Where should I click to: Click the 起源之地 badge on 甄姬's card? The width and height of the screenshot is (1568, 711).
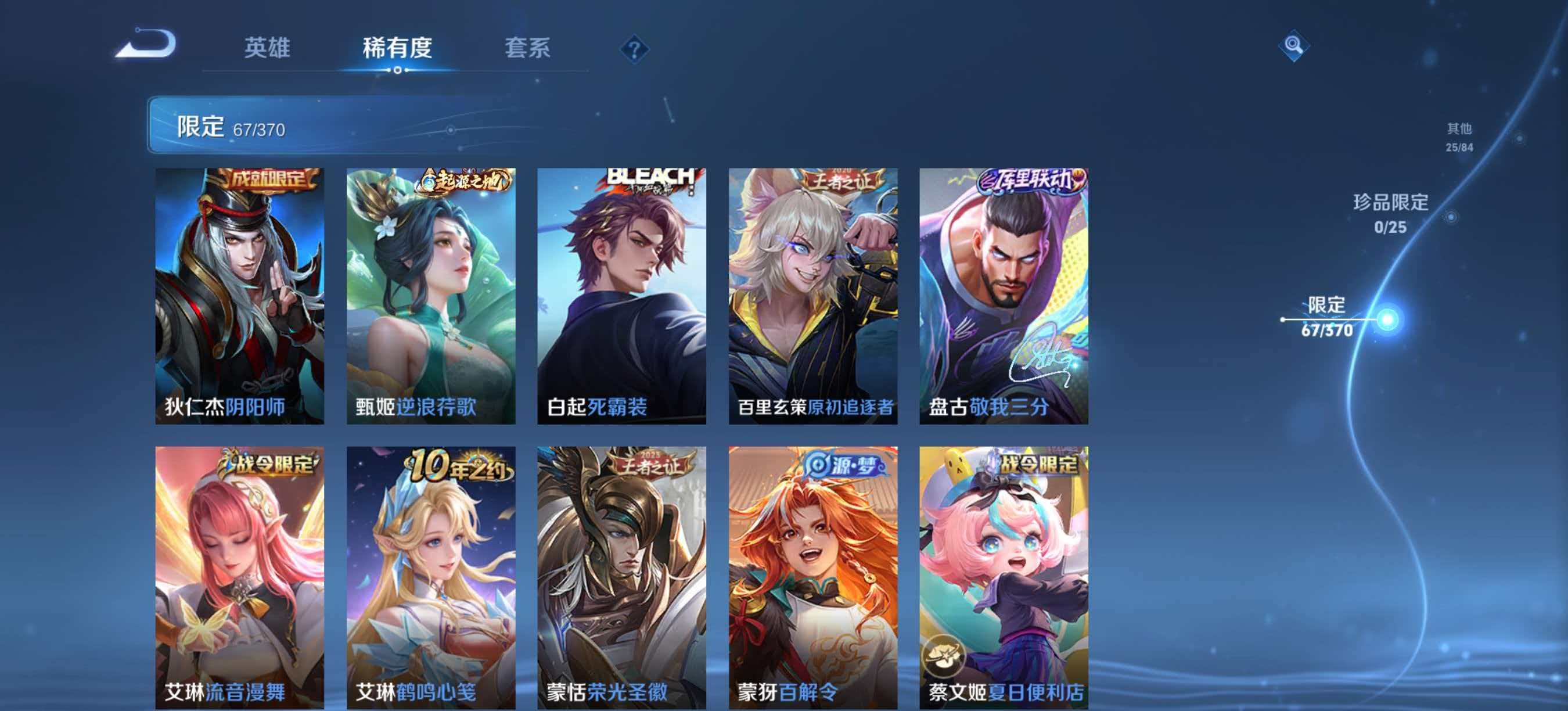[464, 182]
